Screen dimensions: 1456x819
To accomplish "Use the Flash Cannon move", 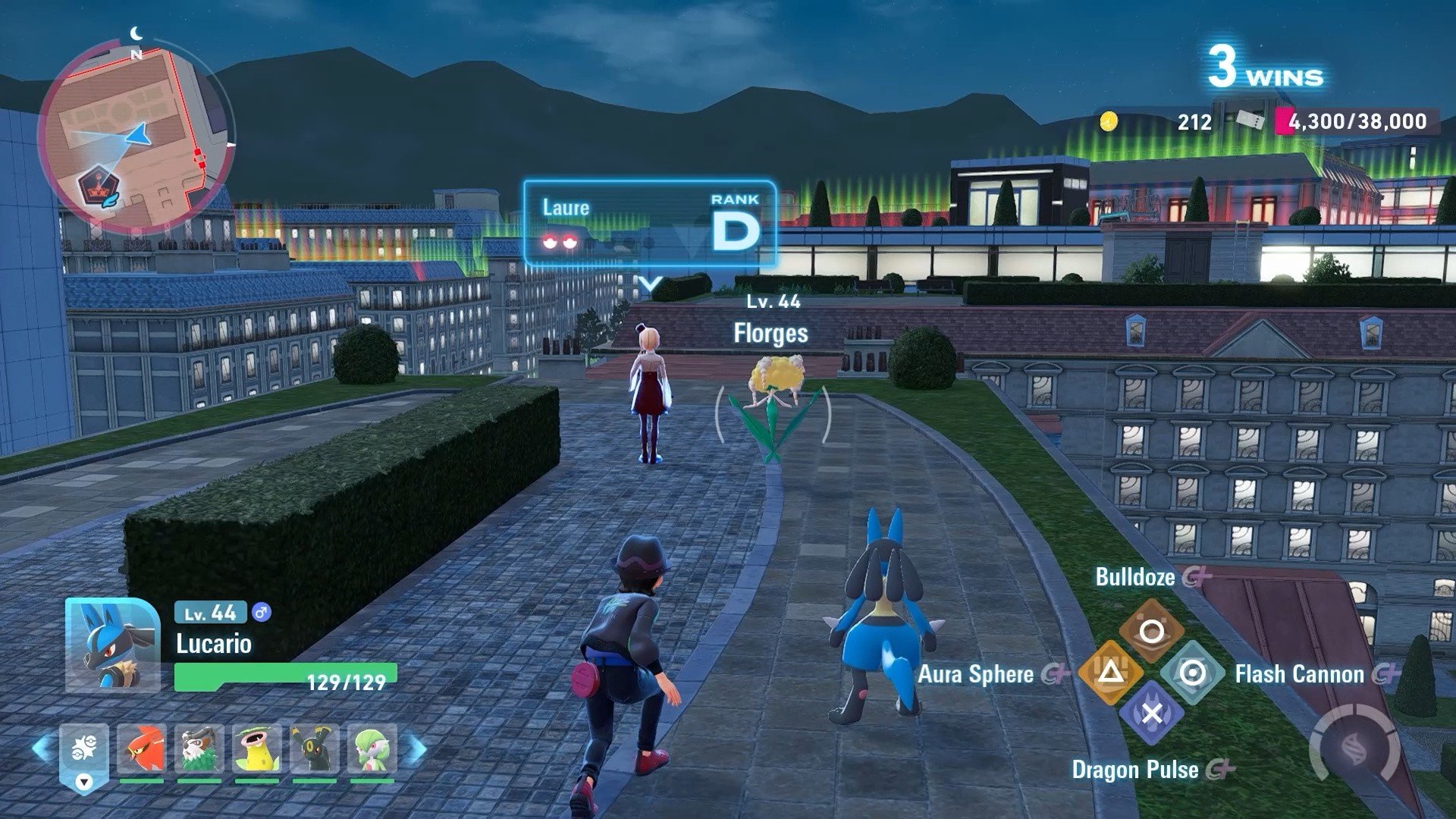I will 1192,672.
